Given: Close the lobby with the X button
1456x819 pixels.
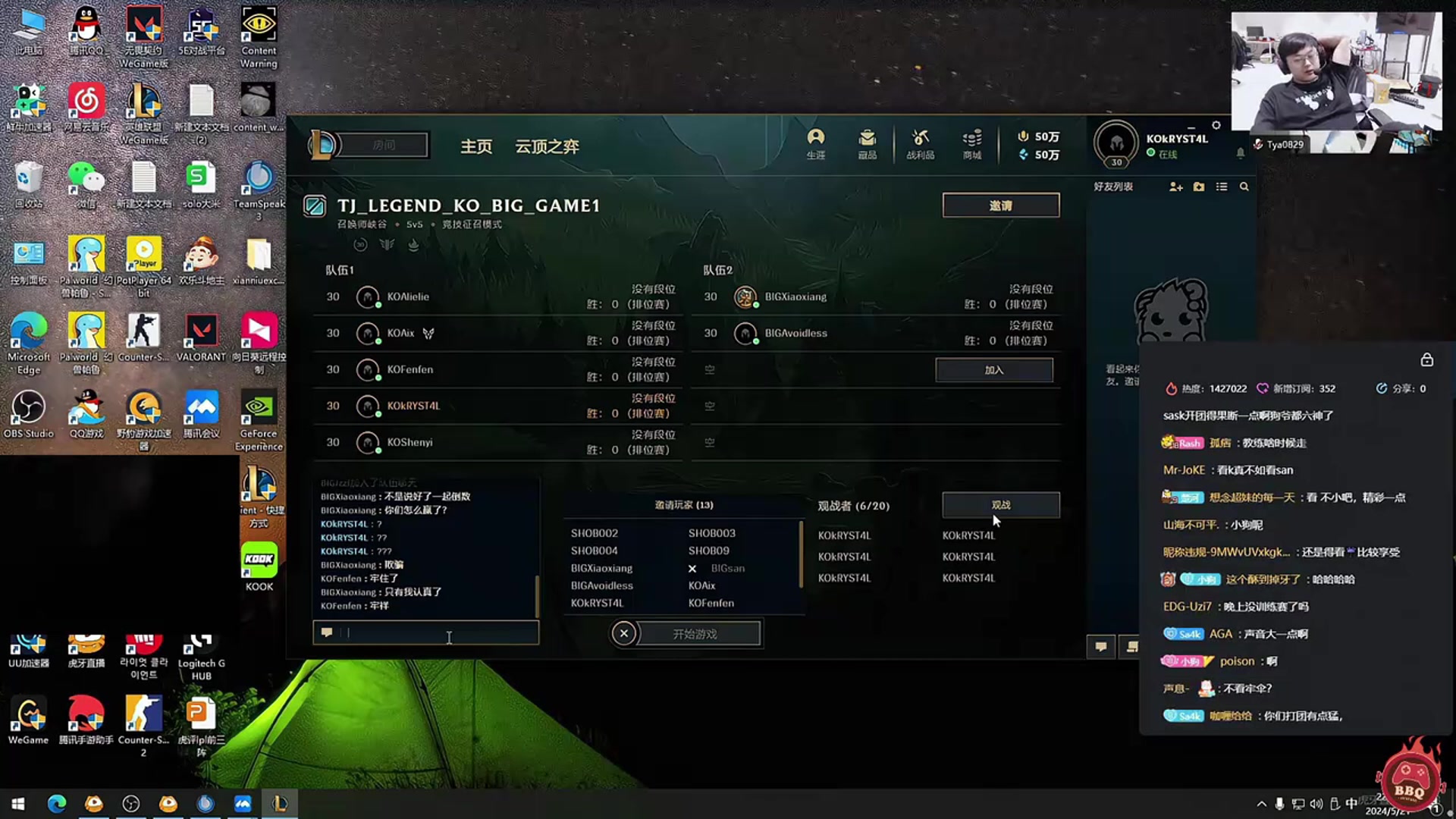Looking at the screenshot, I should pos(624,633).
